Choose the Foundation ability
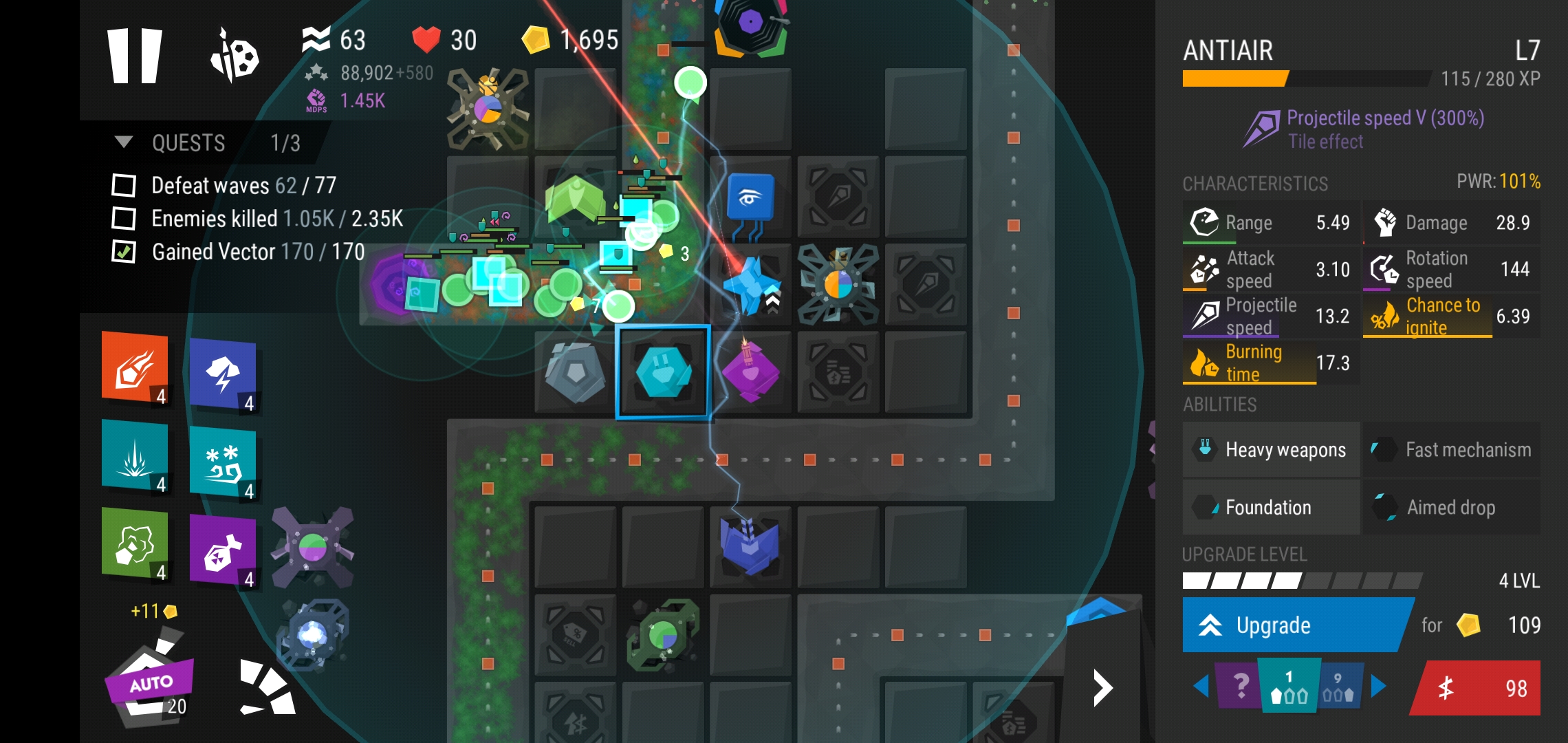 click(1271, 508)
